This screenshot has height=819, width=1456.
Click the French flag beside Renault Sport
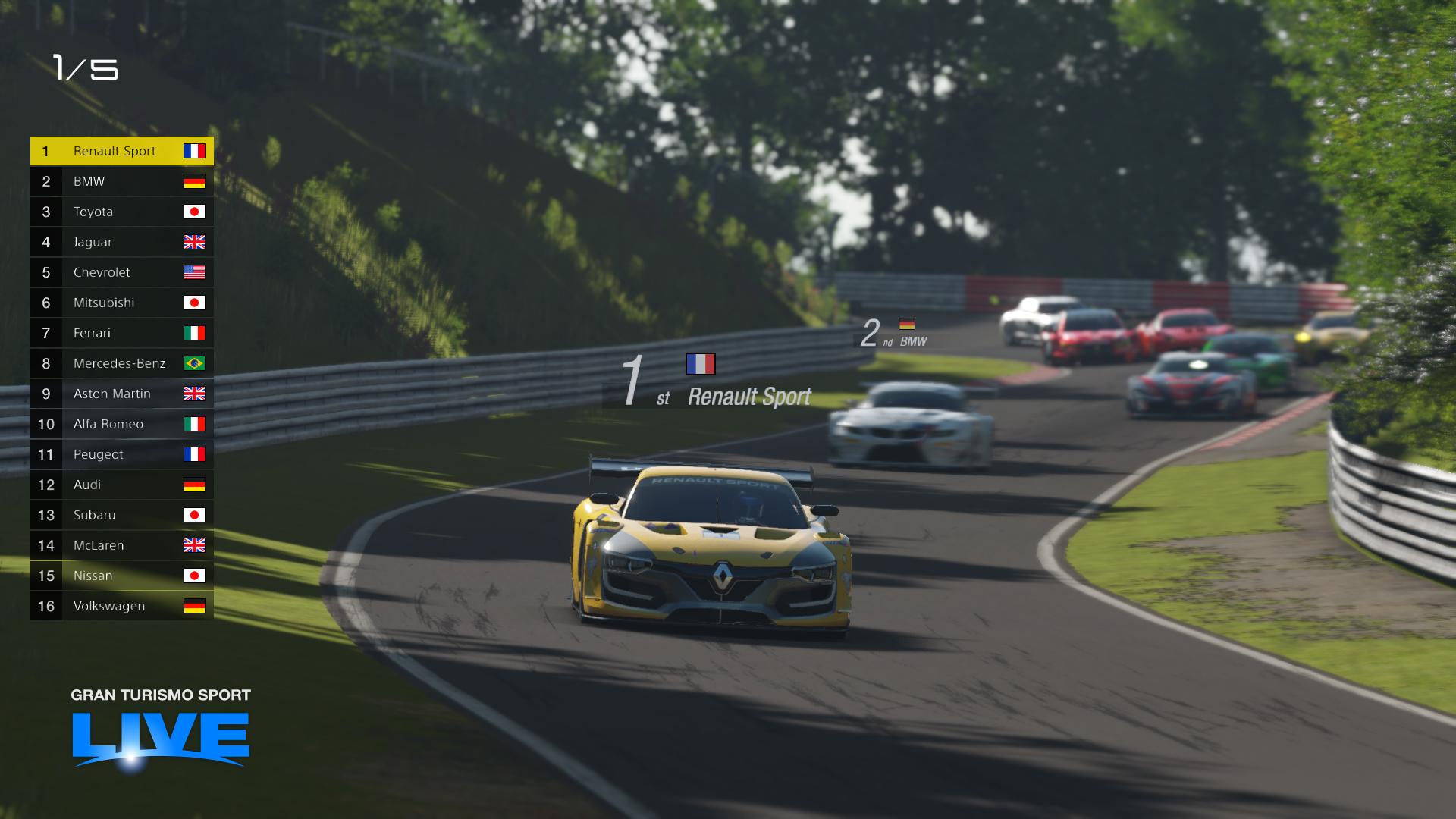click(196, 151)
